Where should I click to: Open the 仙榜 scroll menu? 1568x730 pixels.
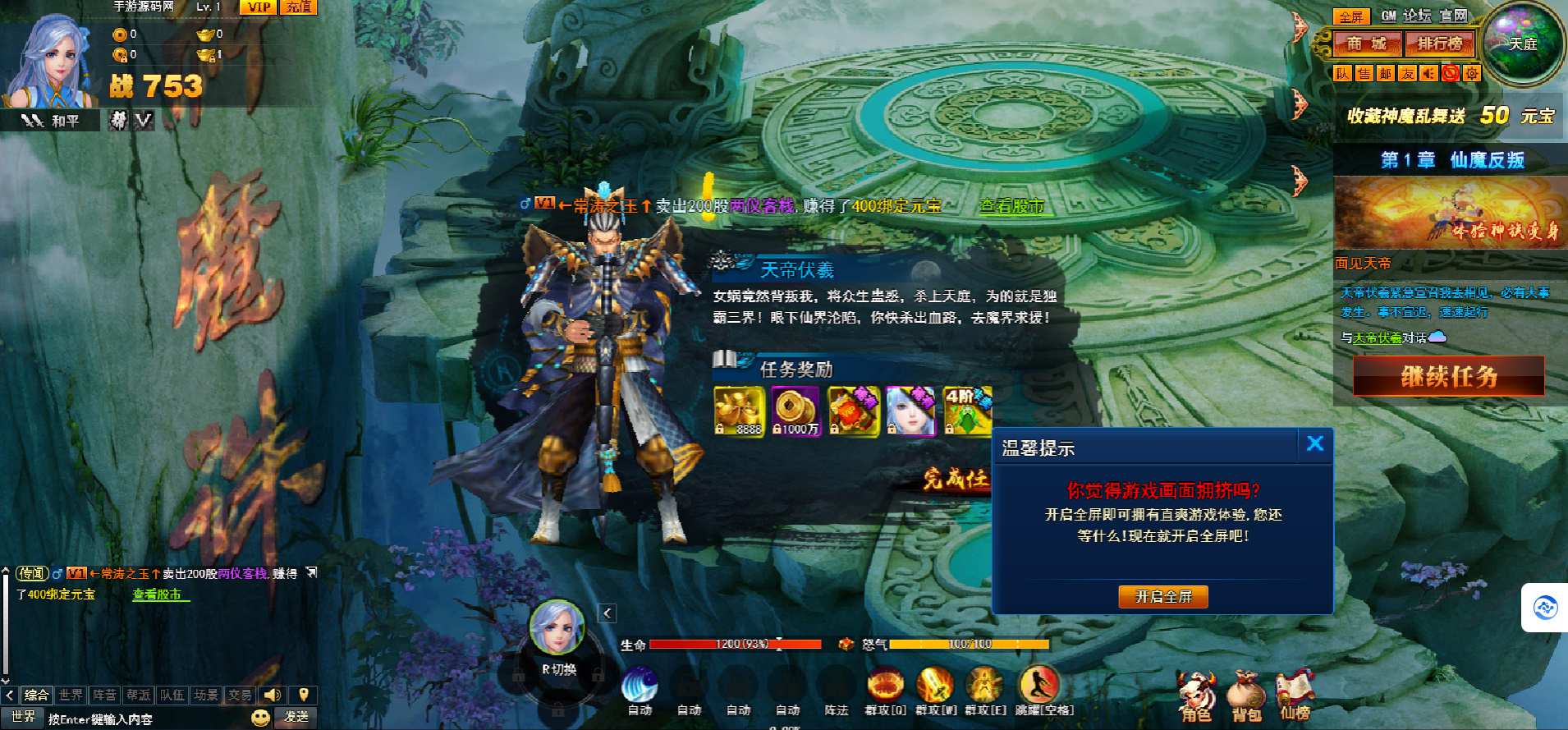(x=1295, y=696)
